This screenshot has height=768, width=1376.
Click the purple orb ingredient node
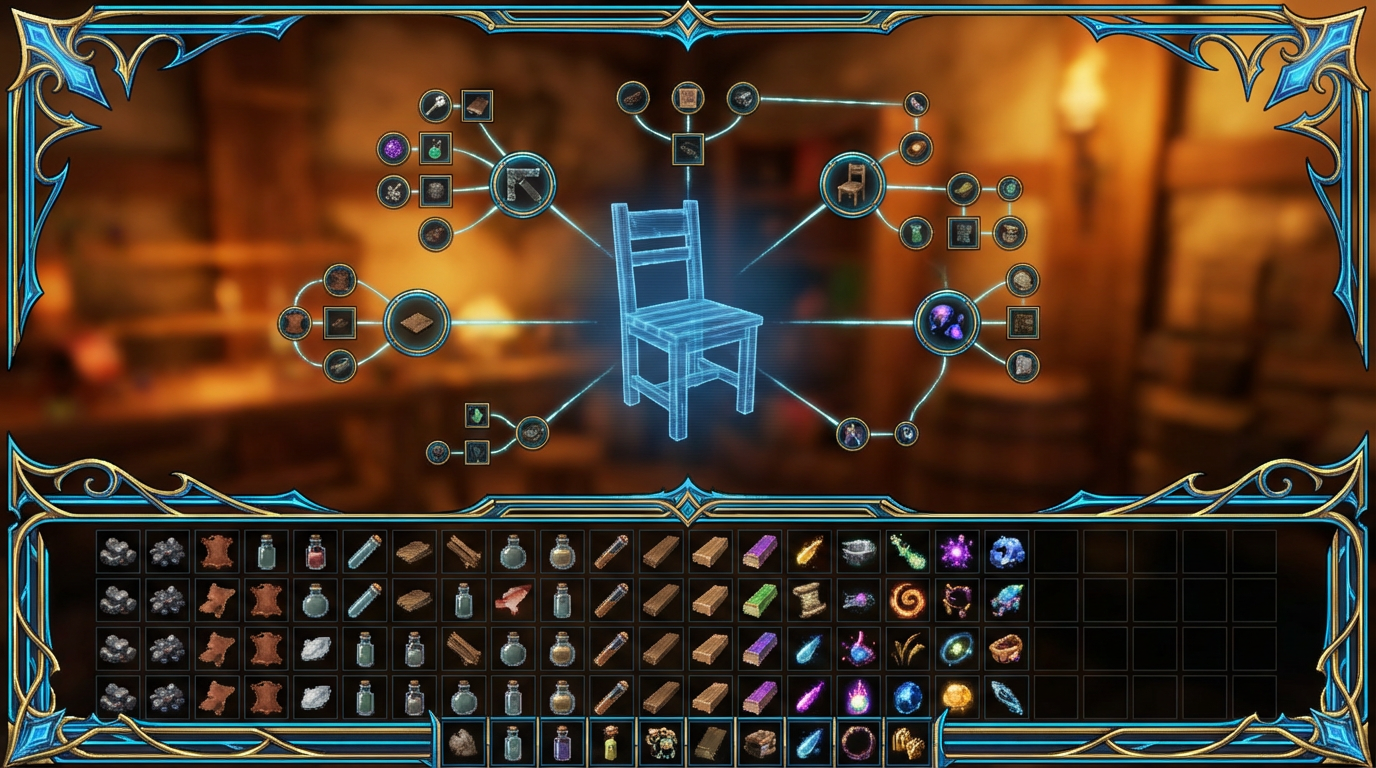pyautogui.click(x=392, y=150)
